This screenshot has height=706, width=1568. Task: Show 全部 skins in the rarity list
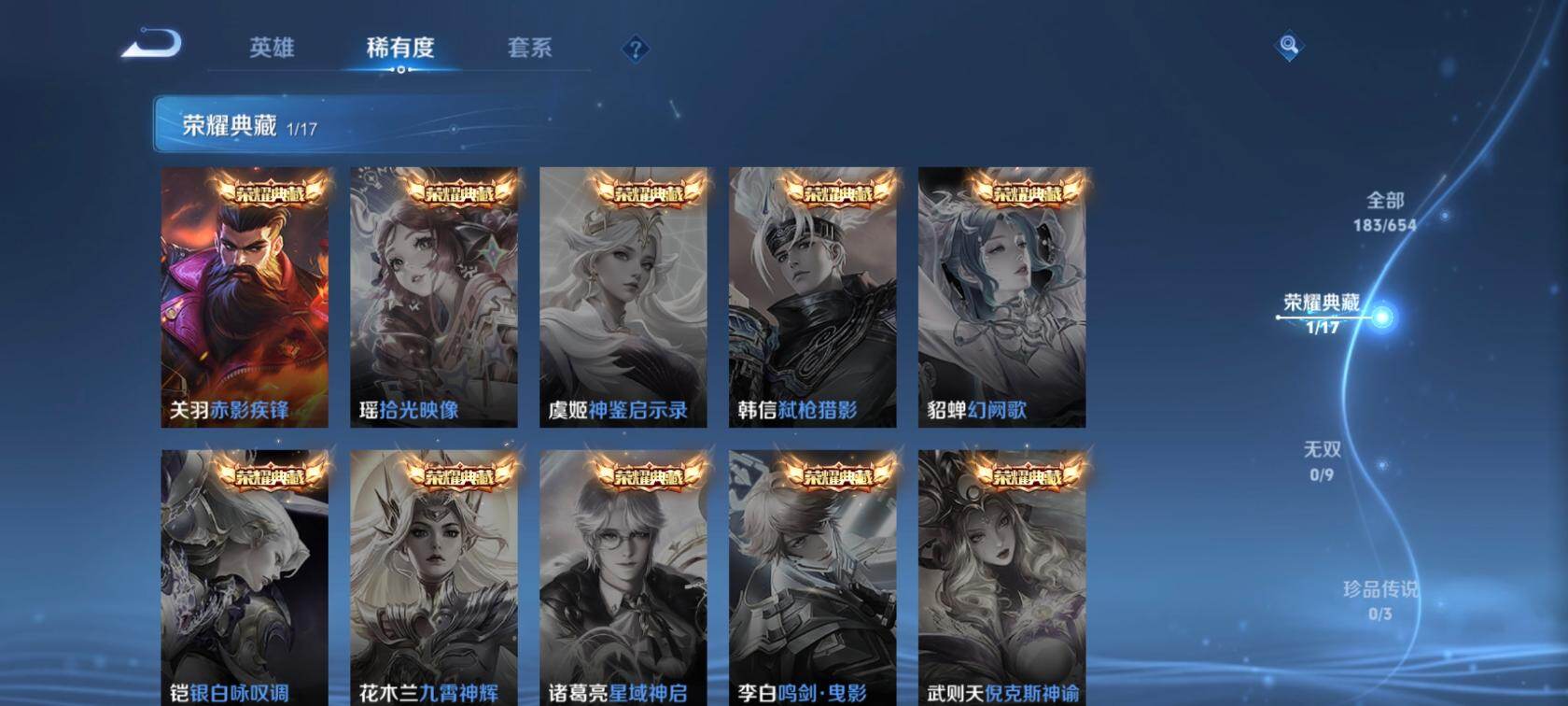tap(1385, 211)
